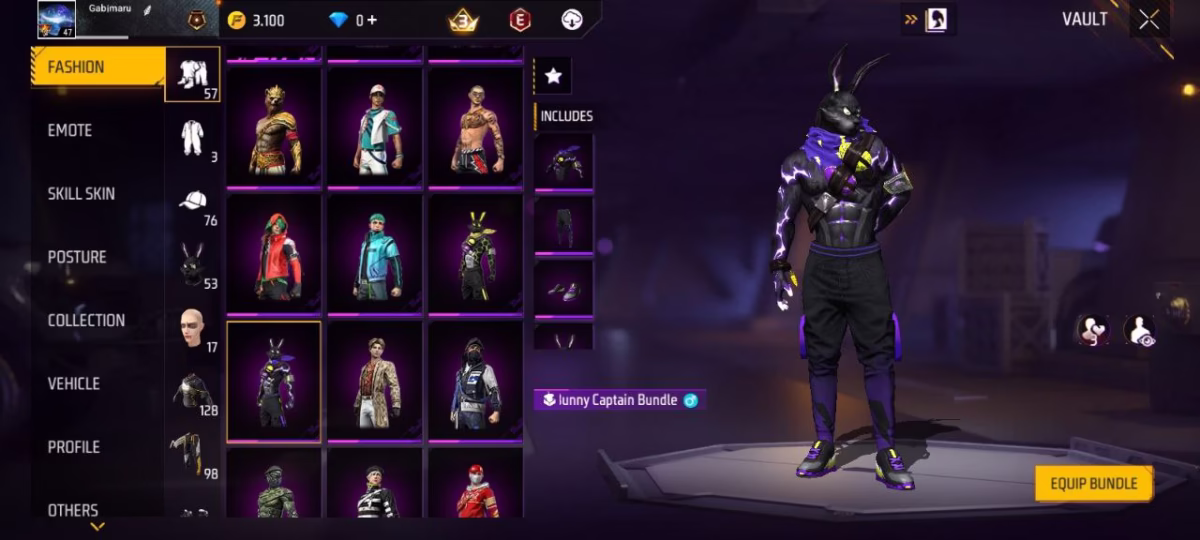Open the player profile avatar

click(x=56, y=19)
